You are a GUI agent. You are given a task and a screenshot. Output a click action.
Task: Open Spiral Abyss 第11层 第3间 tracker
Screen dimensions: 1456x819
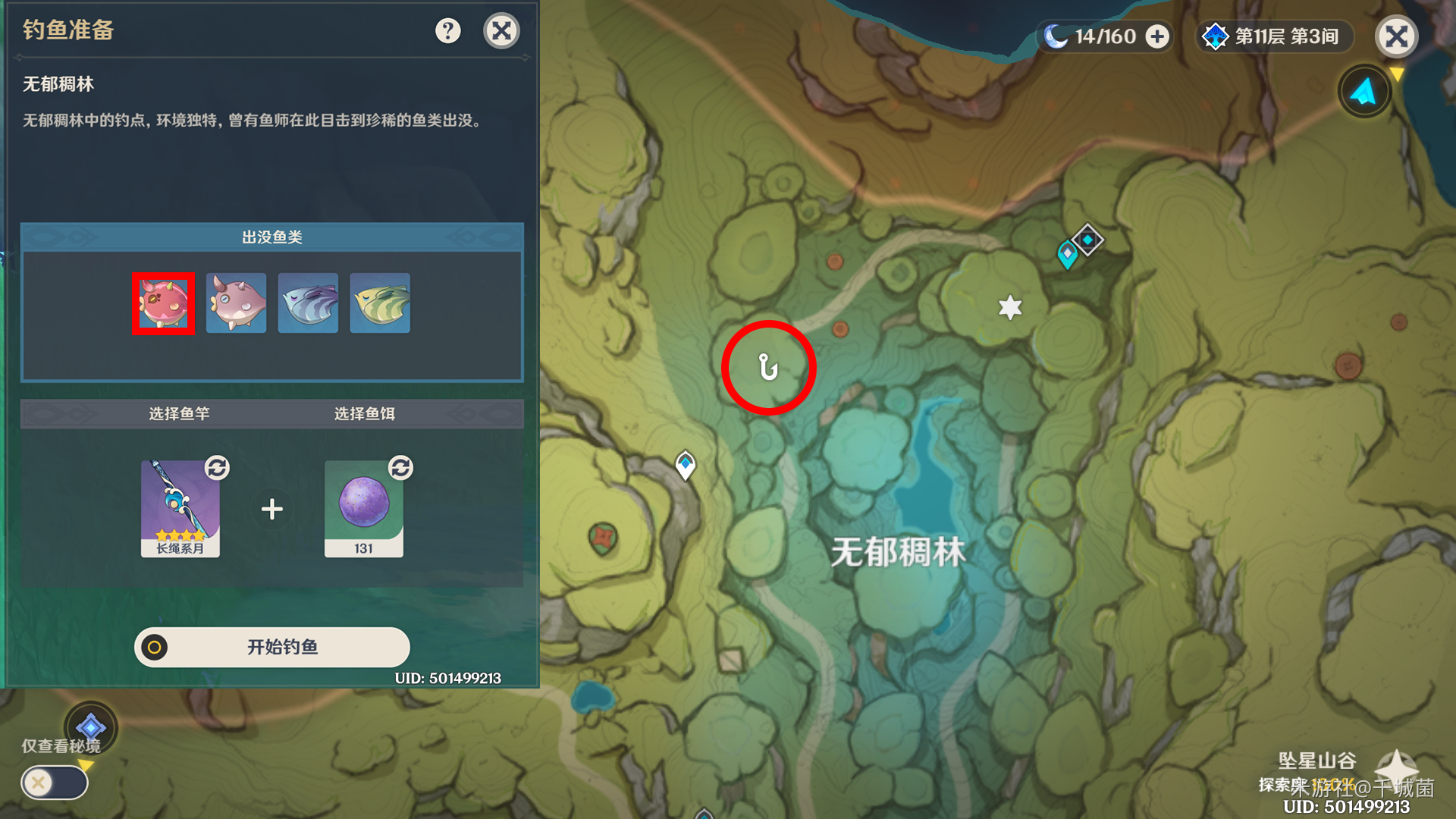pyautogui.click(x=1274, y=36)
